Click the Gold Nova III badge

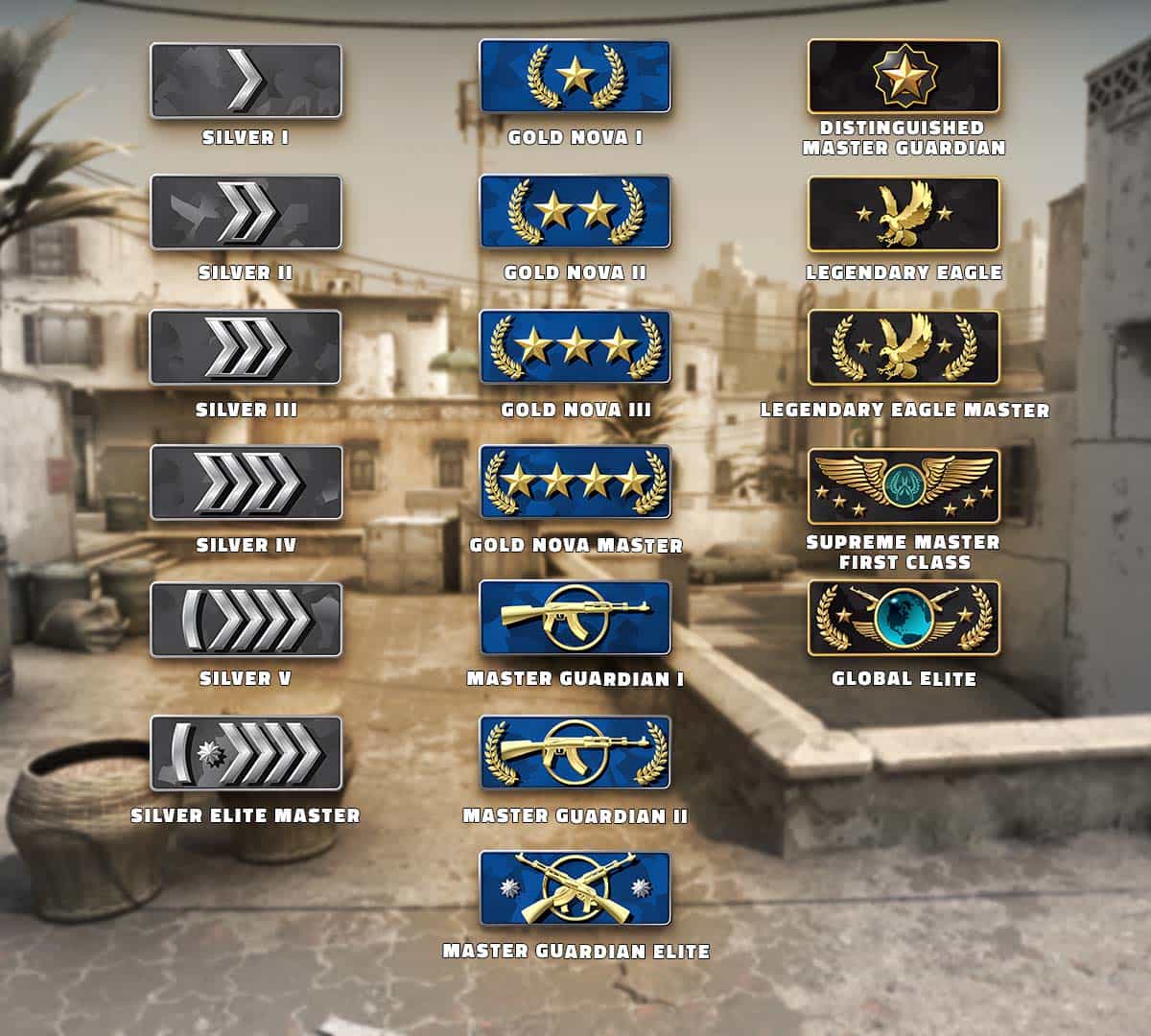[x=575, y=347]
